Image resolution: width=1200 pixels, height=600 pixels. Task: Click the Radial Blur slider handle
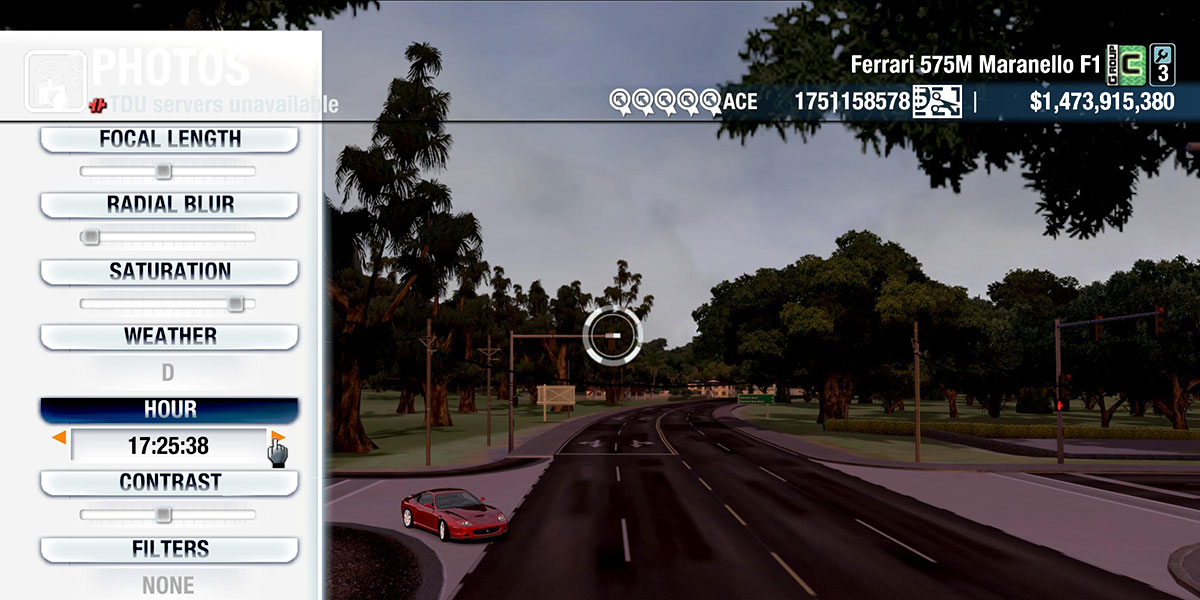click(x=90, y=237)
